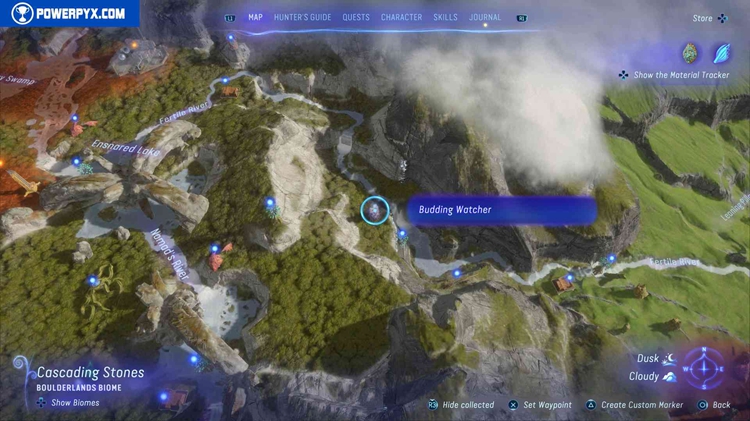Open the Journal tab

point(485,17)
